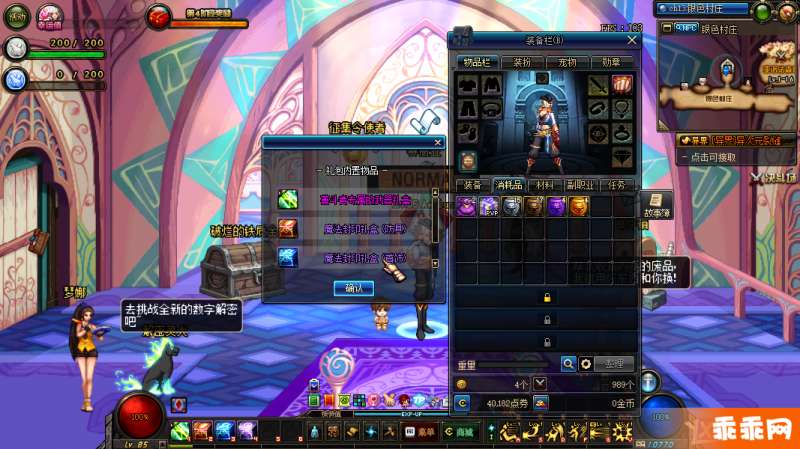Close the equipment inventory window
800x449 pixels.
[x=631, y=40]
